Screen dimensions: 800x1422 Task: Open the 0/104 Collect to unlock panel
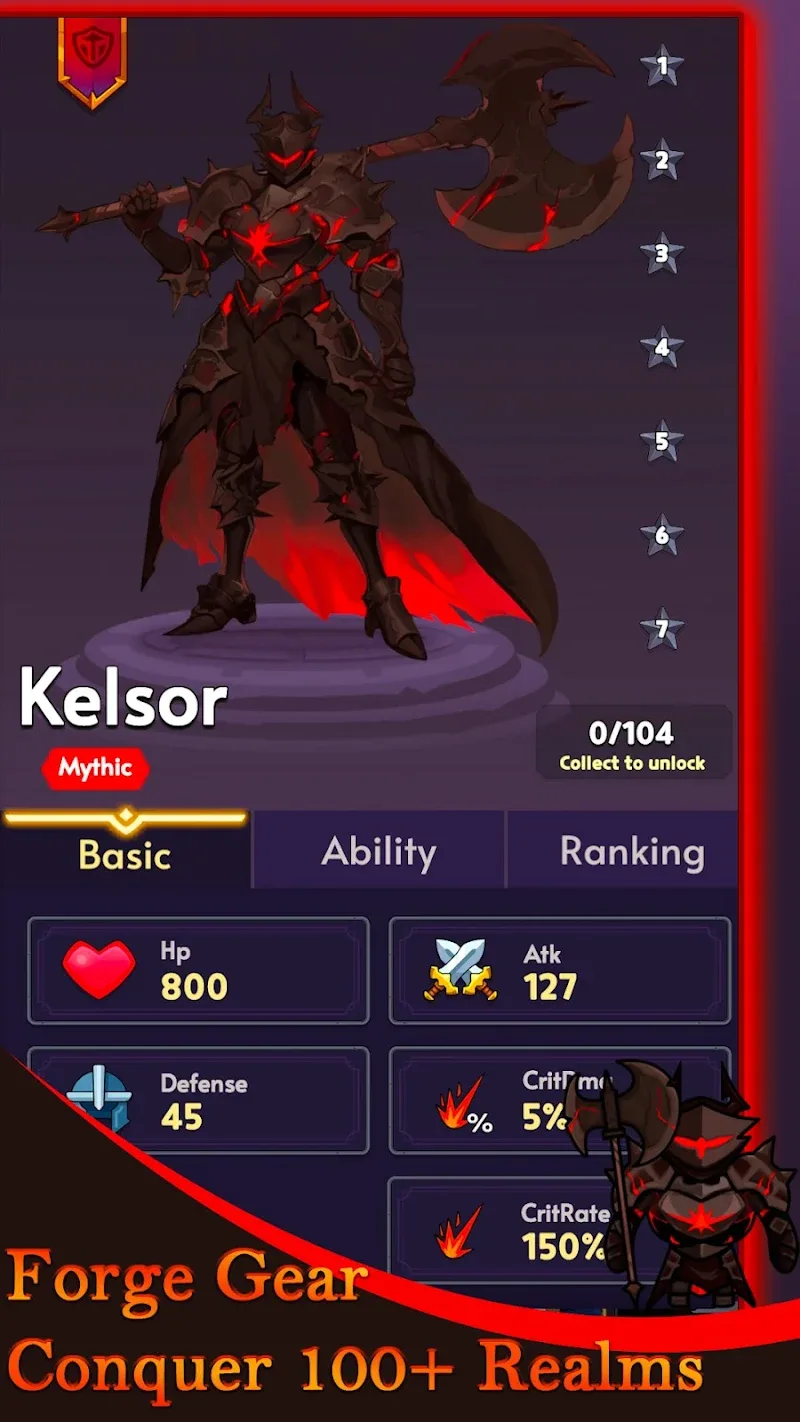[x=632, y=745]
